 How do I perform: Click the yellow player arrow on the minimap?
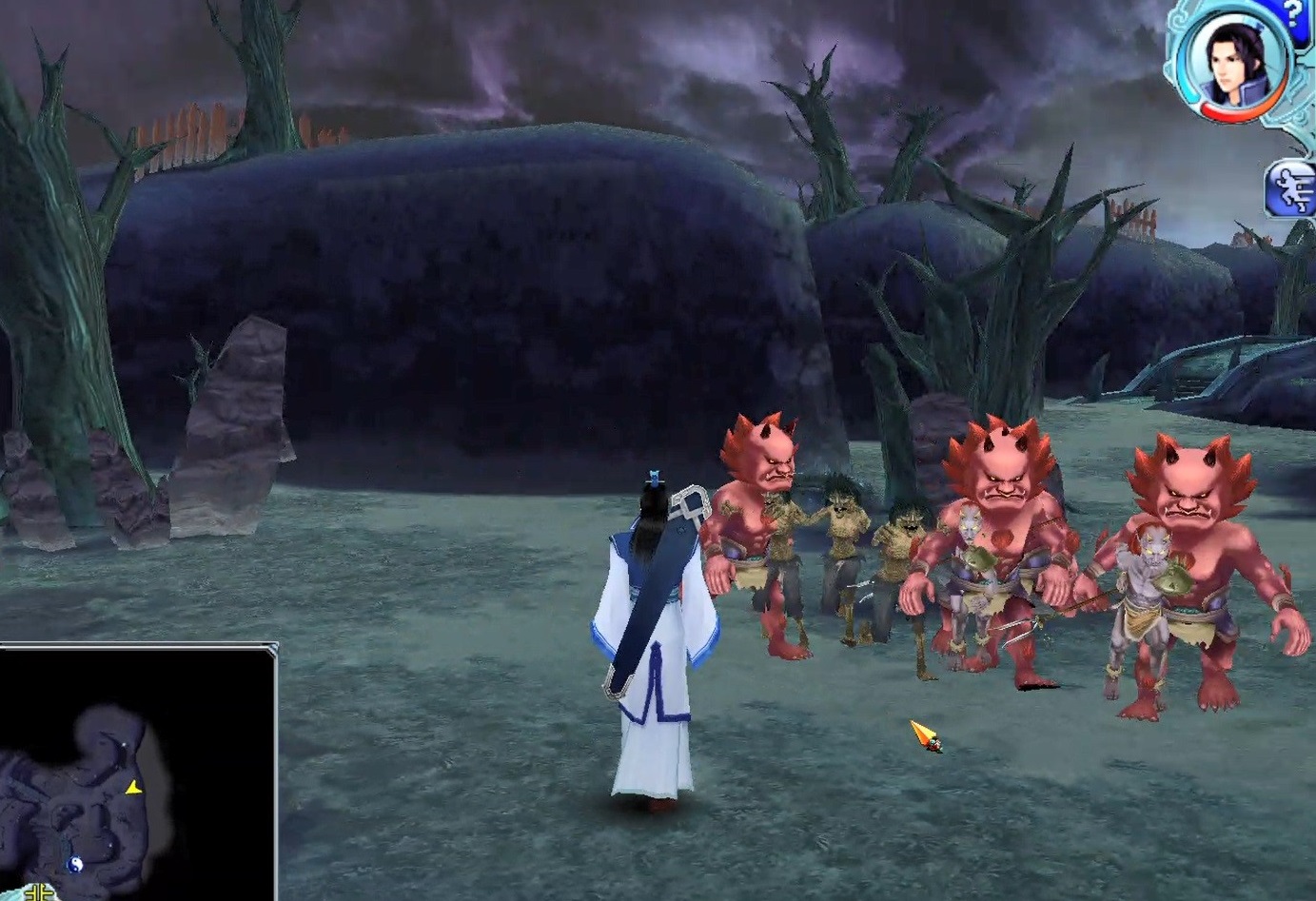click(133, 788)
